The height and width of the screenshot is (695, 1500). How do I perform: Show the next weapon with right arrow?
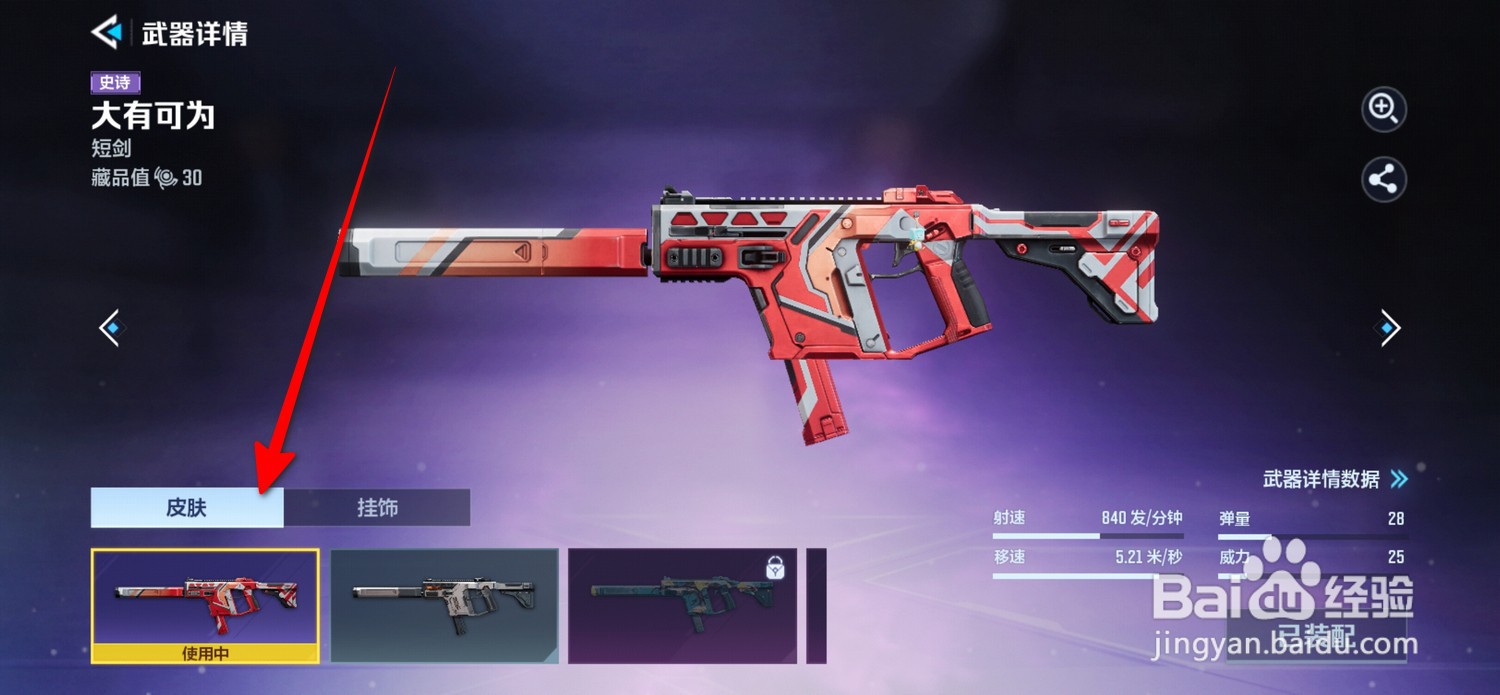point(1389,328)
